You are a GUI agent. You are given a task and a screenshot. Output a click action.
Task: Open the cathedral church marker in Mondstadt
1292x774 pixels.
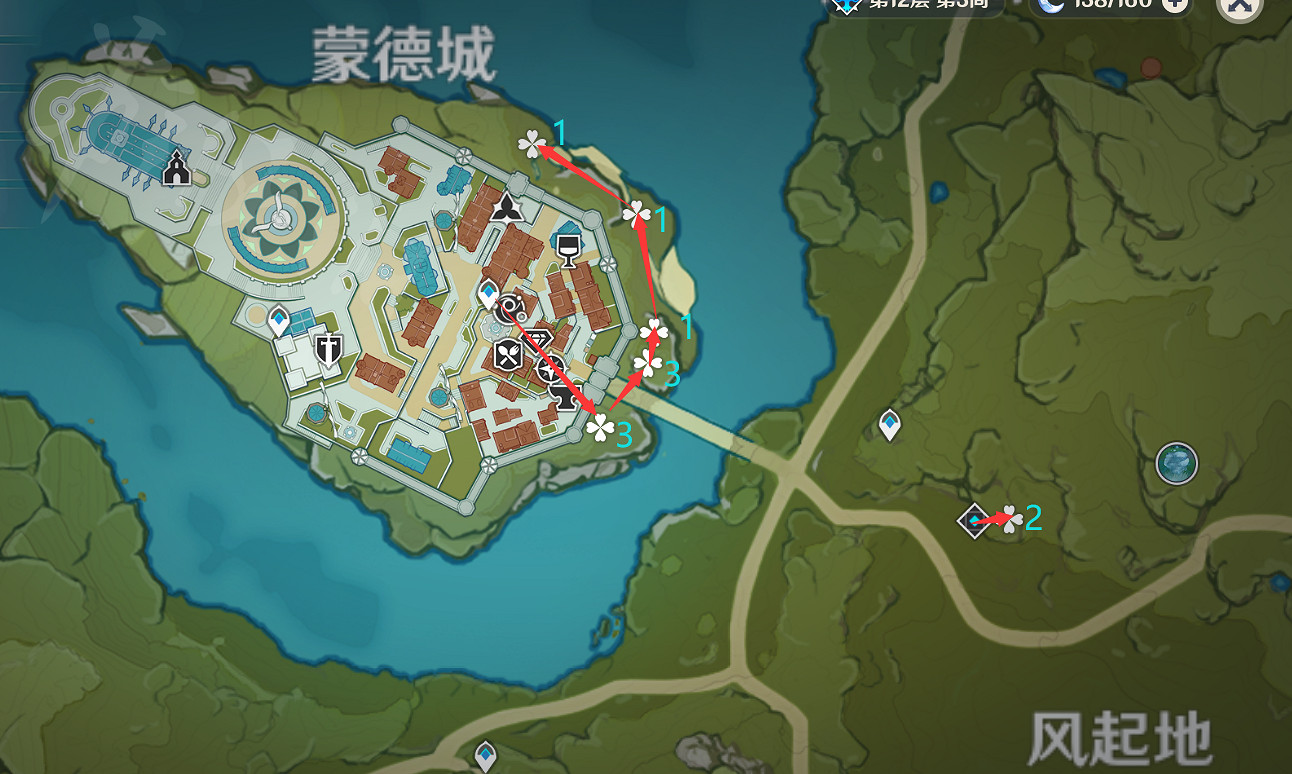(176, 167)
